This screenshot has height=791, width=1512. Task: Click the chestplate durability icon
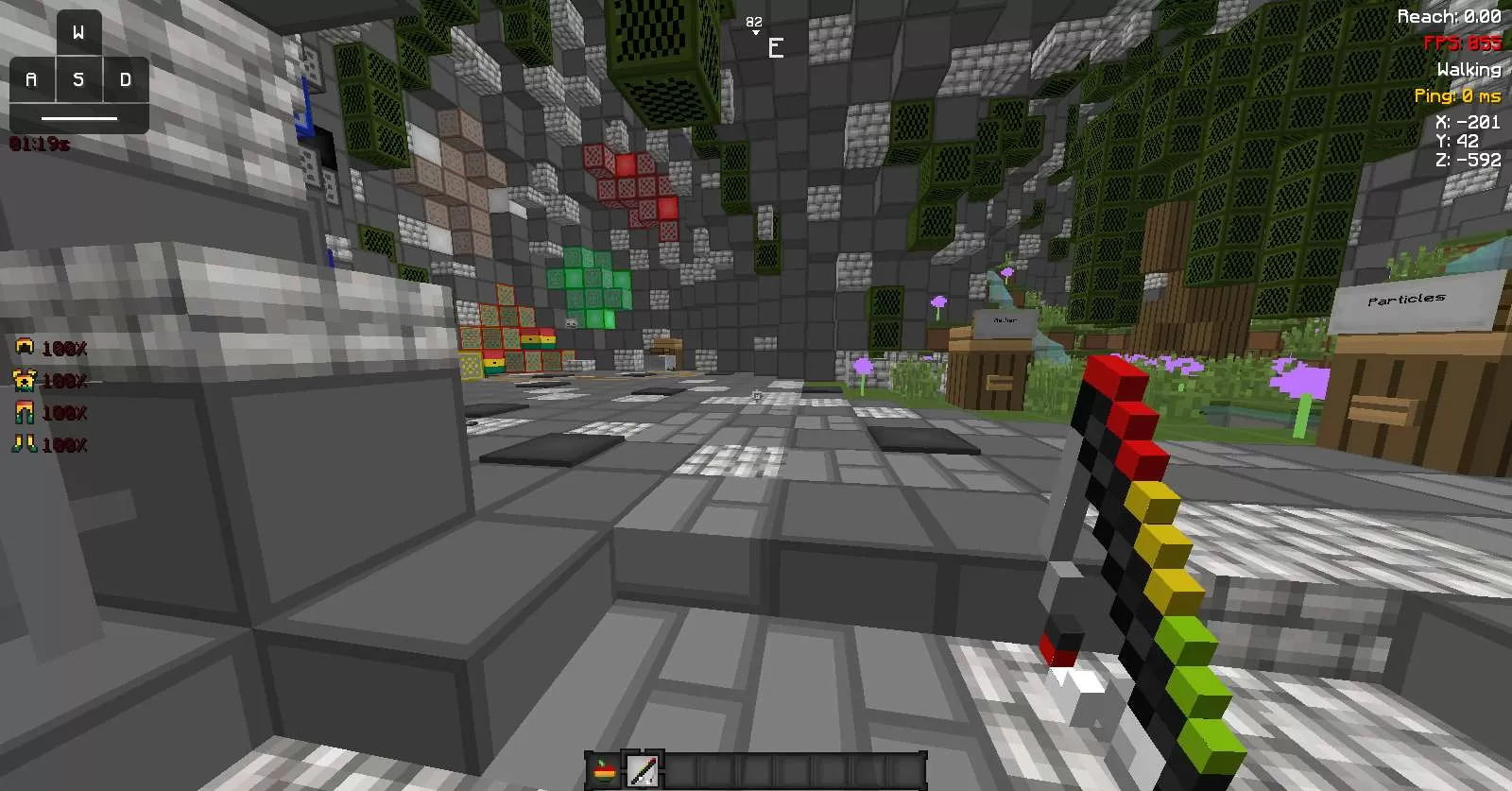click(x=25, y=381)
